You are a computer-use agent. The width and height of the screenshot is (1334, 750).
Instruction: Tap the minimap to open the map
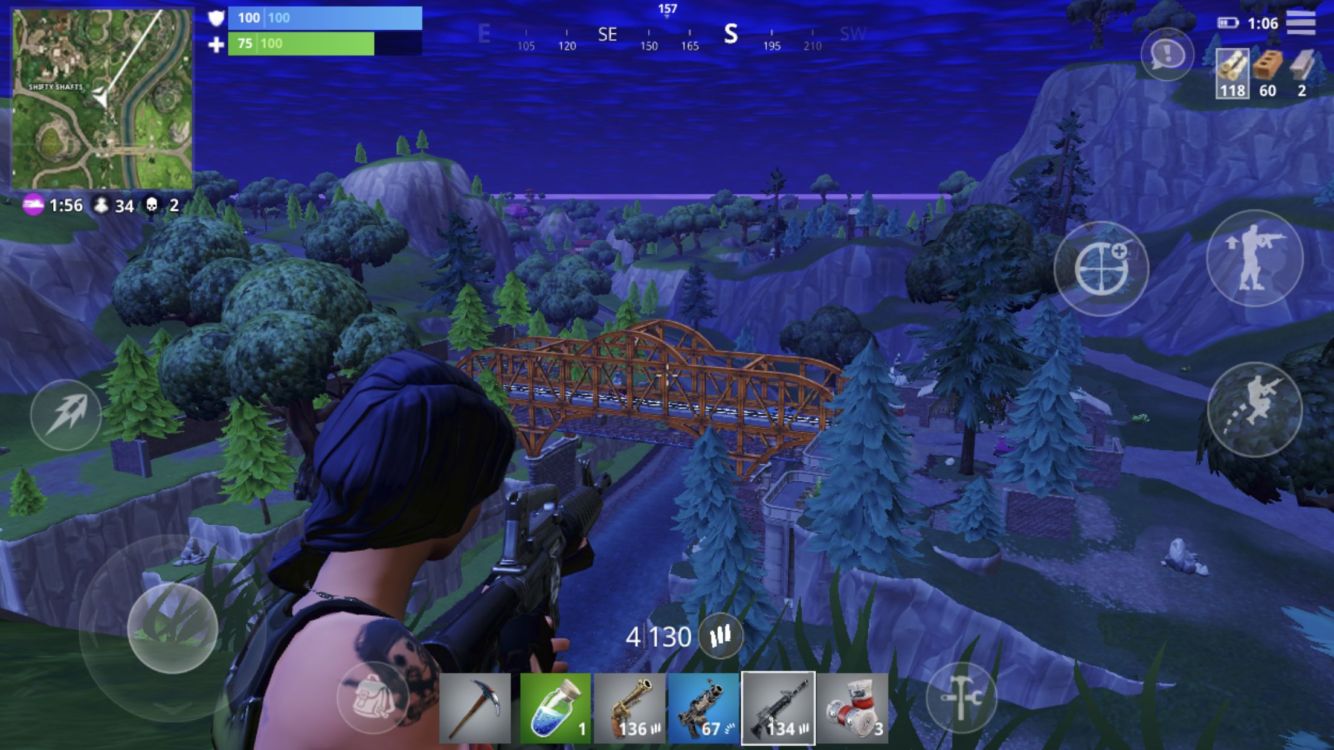(x=101, y=99)
